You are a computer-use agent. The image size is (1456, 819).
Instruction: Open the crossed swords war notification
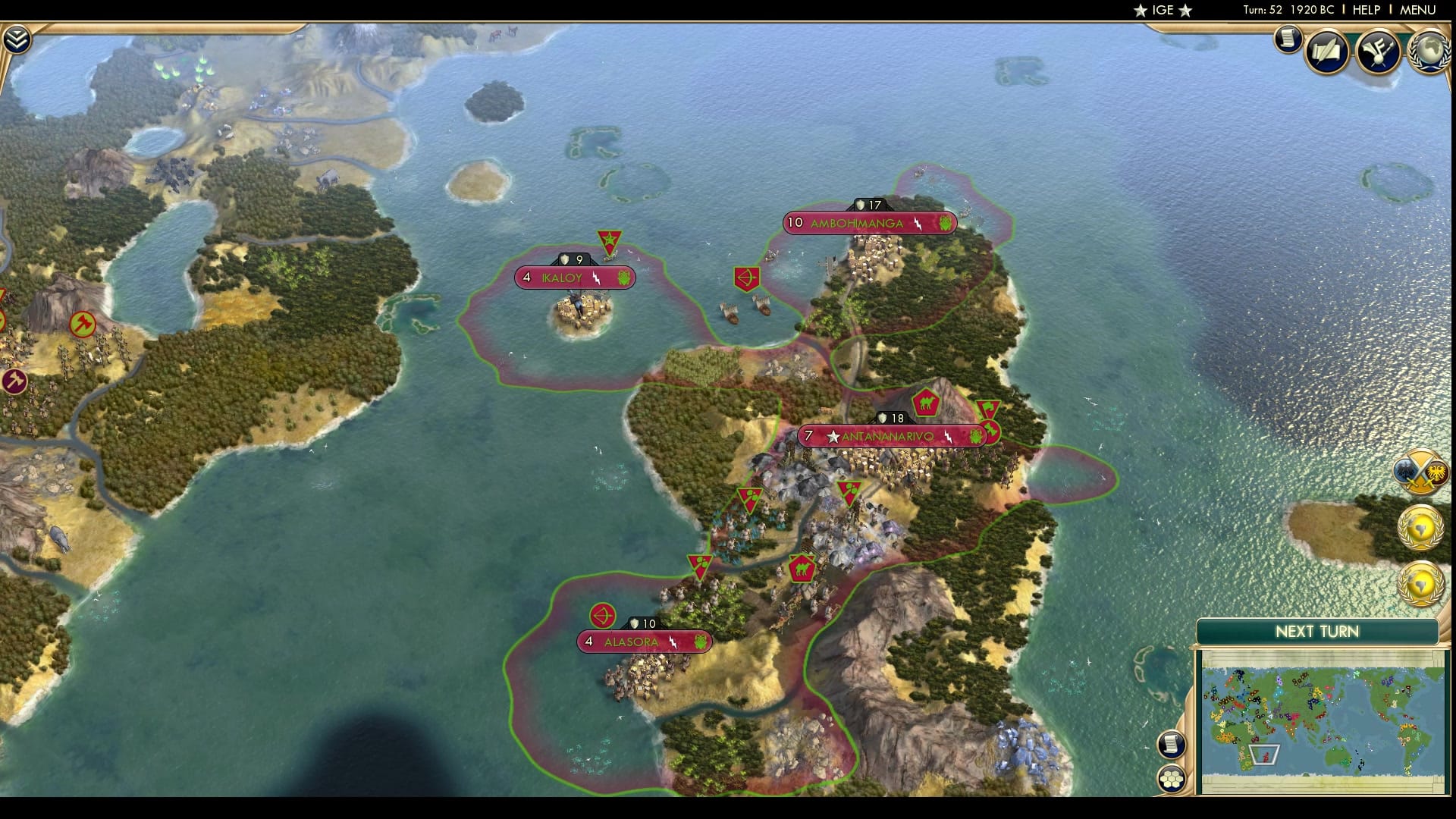point(1421,473)
